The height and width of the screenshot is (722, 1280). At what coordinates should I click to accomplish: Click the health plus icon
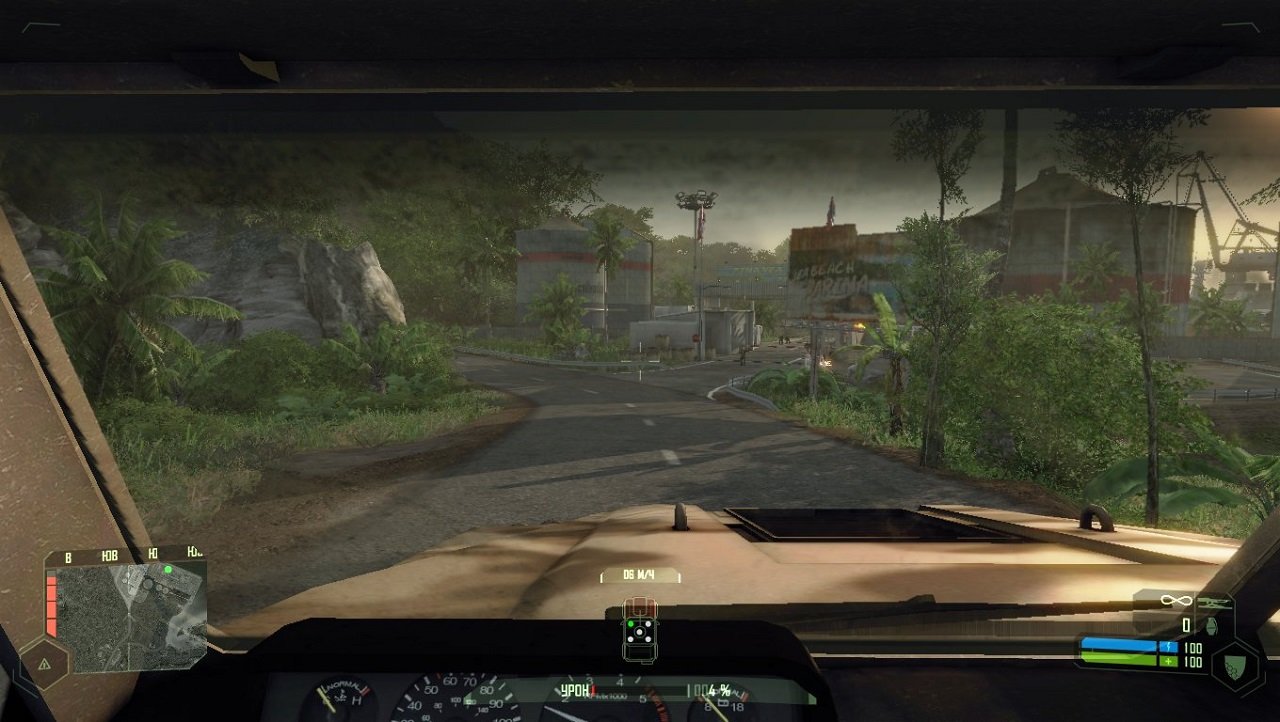(1168, 662)
